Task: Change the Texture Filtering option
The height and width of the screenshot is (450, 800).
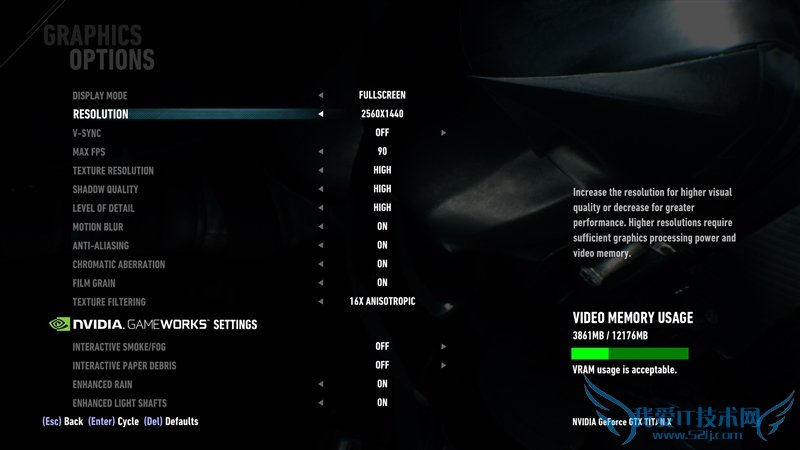Action: click(109, 302)
